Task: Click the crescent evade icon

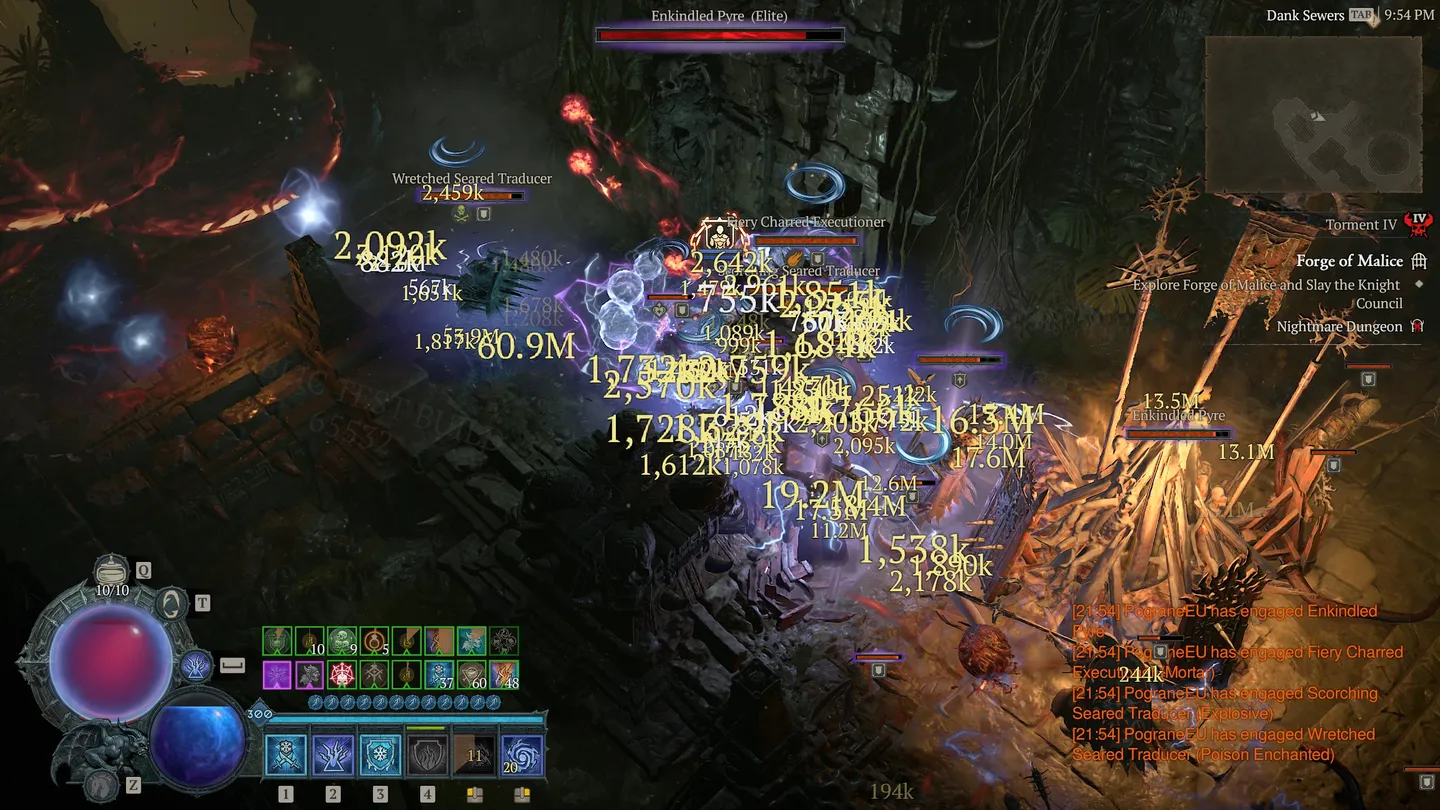Action: (172, 603)
